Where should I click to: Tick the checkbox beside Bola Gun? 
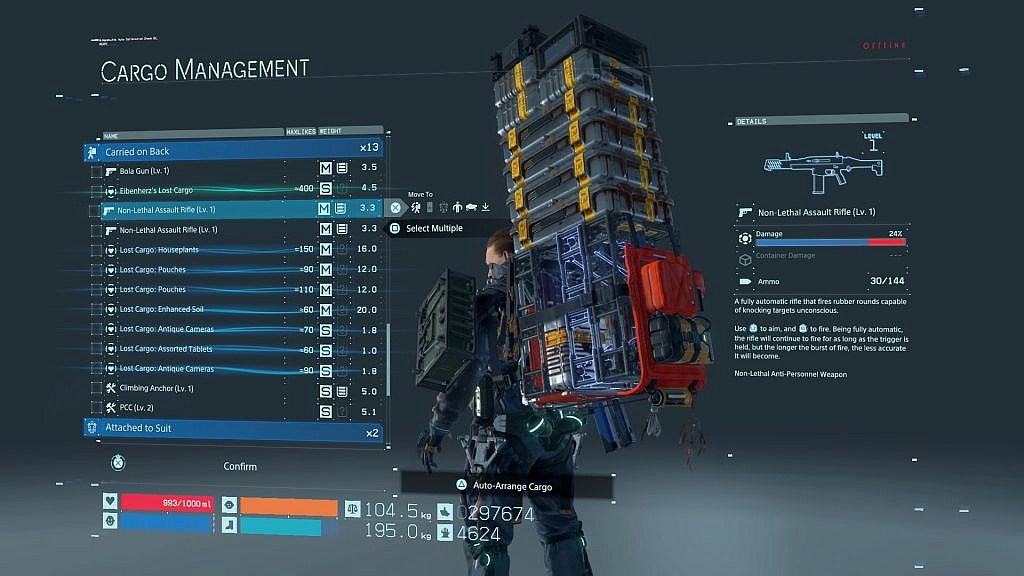click(x=96, y=171)
